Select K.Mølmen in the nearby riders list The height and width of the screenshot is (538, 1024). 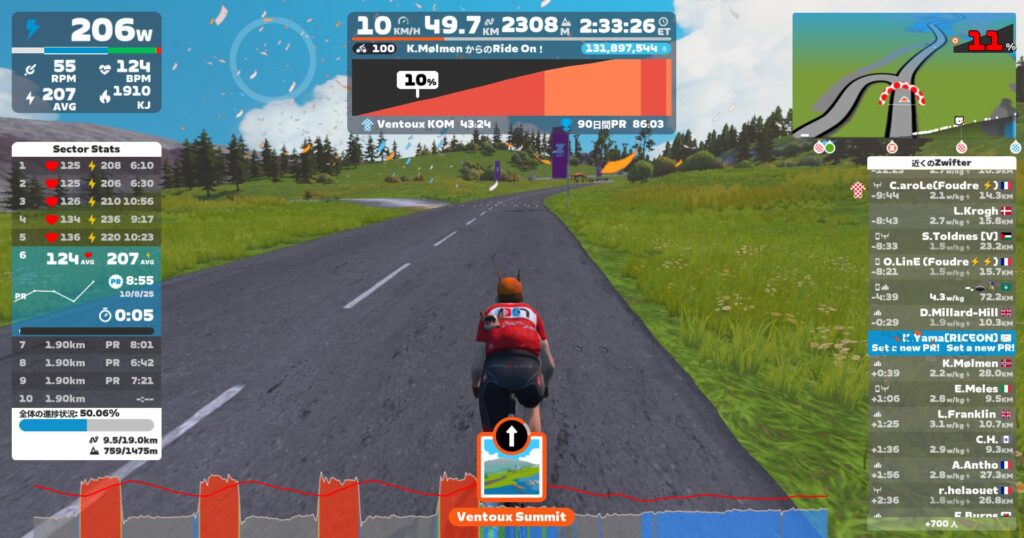[x=940, y=368]
